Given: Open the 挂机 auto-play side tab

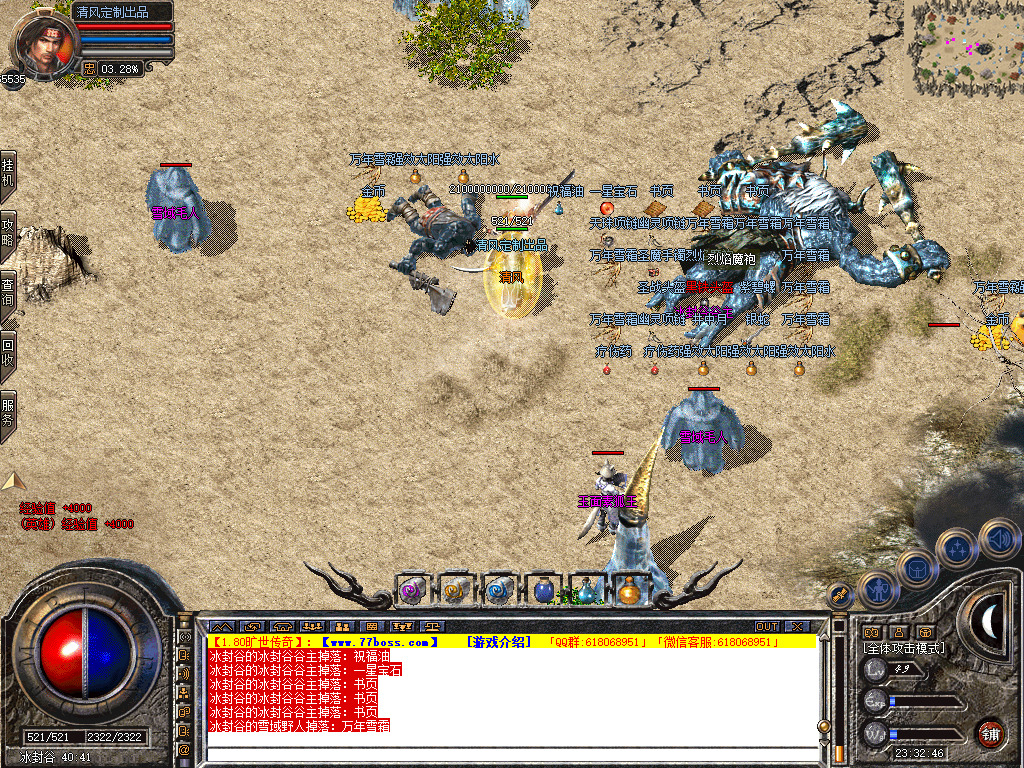Looking at the screenshot, I should (8, 174).
